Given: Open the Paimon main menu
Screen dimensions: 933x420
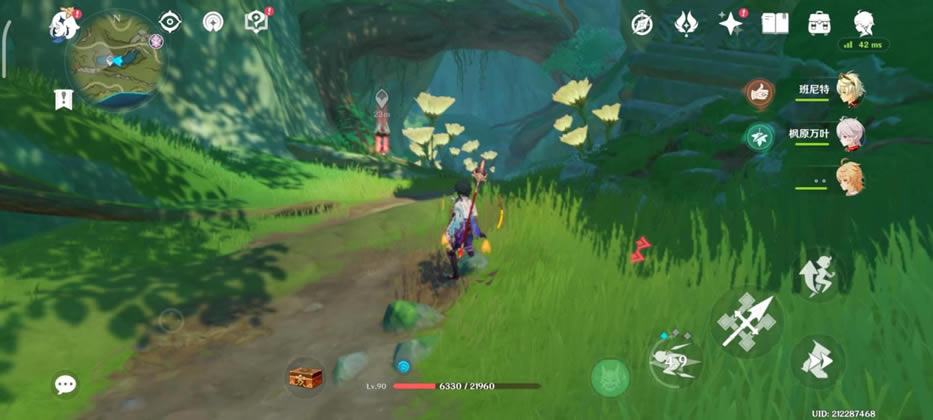Looking at the screenshot, I should click(x=64, y=22).
